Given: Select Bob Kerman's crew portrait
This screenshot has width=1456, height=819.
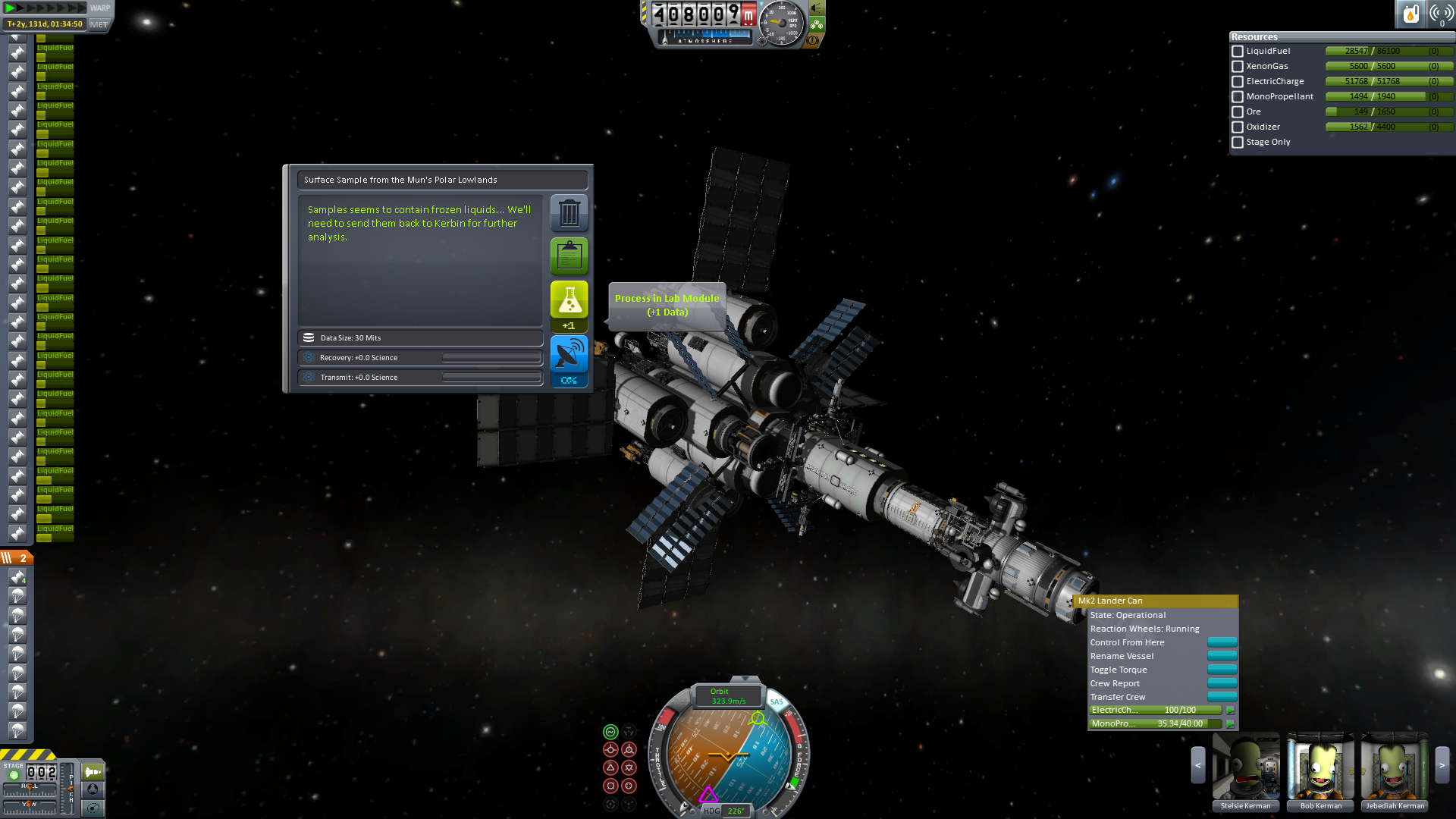Looking at the screenshot, I should click(x=1320, y=767).
